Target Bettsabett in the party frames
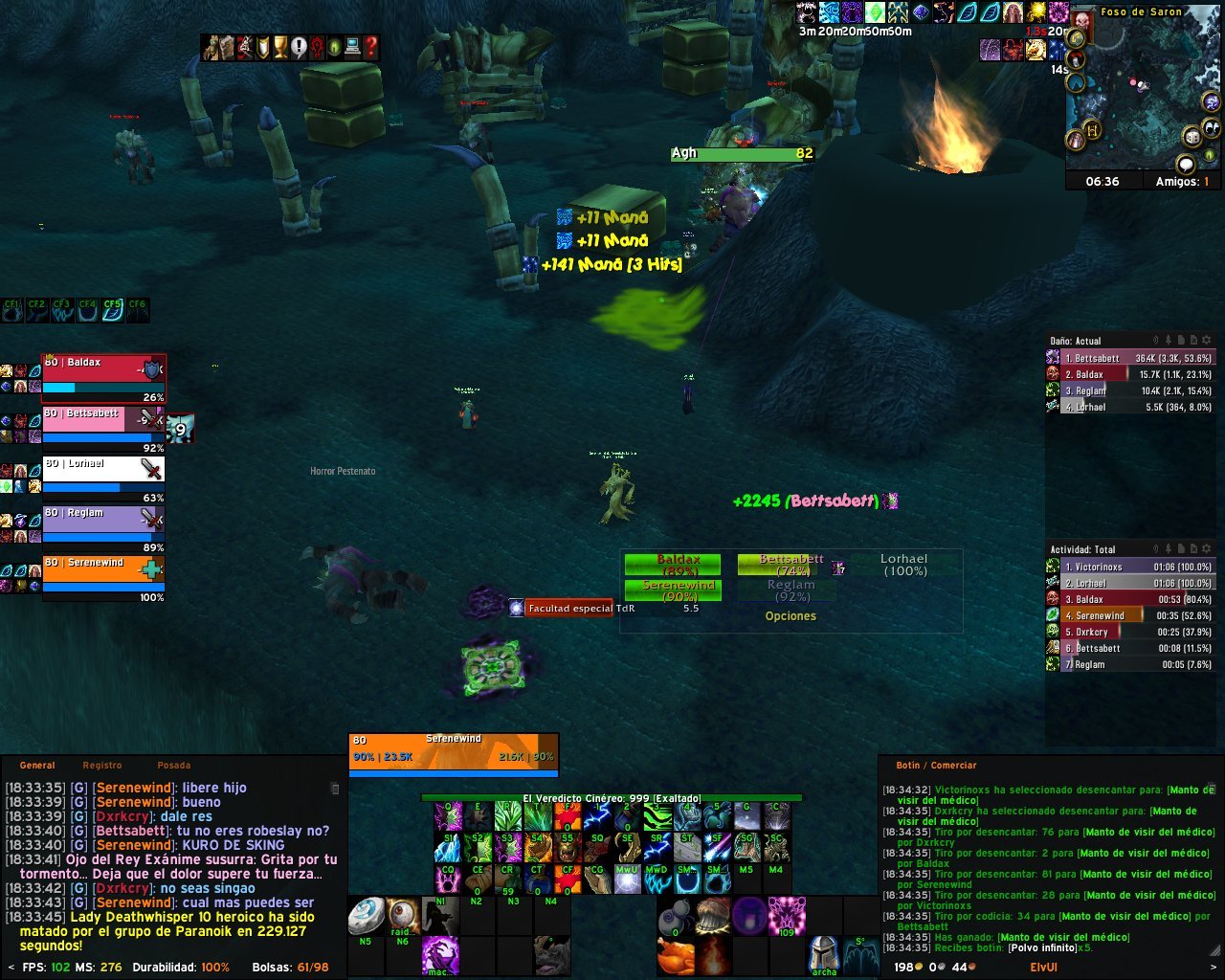The width and height of the screenshot is (1225, 980). coord(103,418)
